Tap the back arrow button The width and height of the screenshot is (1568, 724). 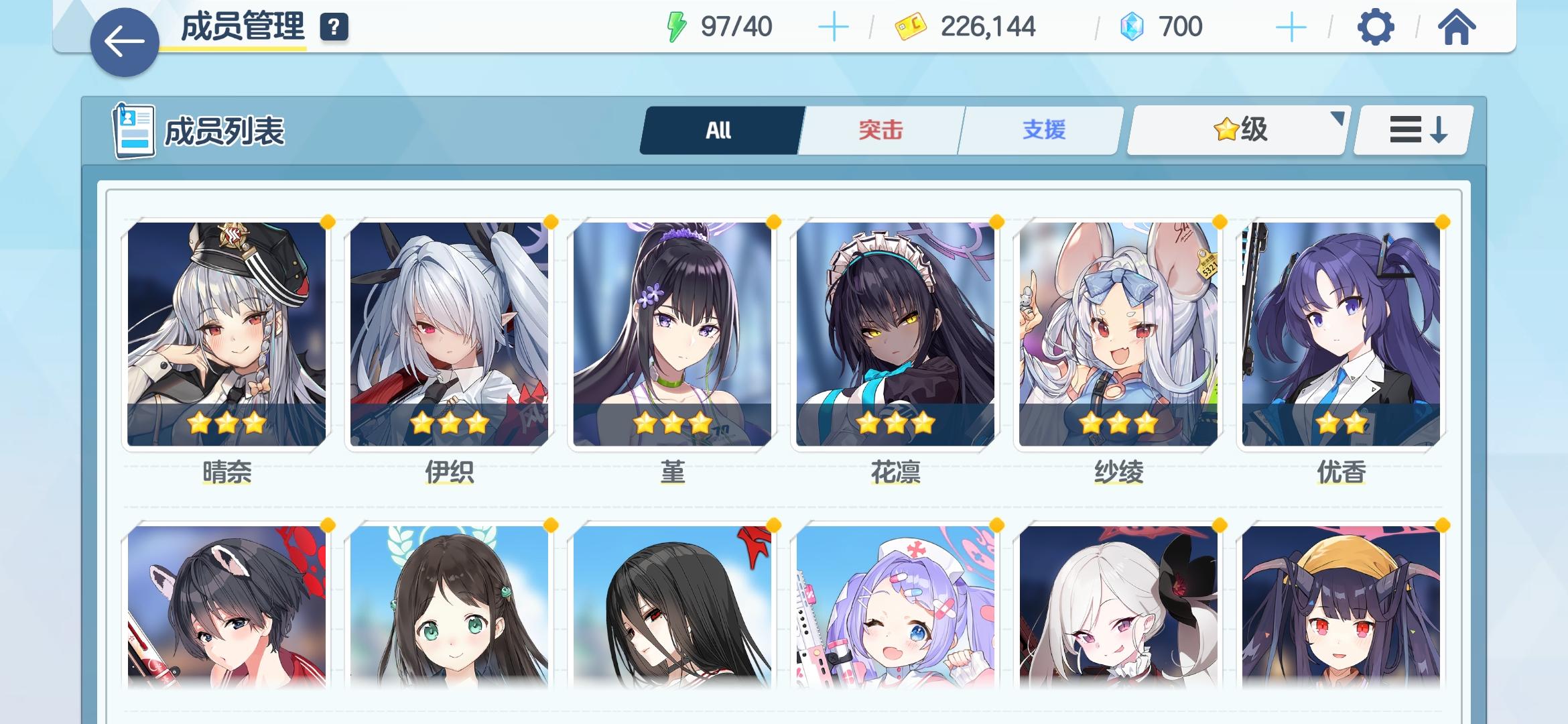[124, 40]
